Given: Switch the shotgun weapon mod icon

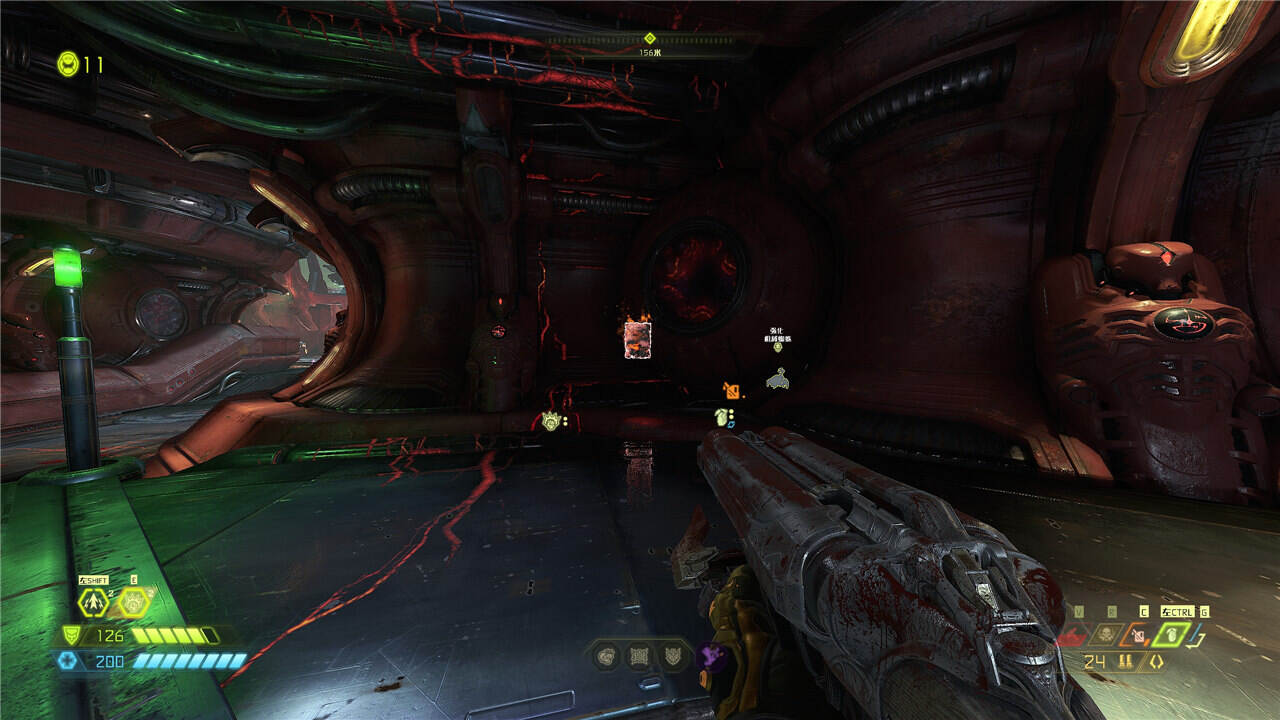Looking at the screenshot, I should pos(1156,662).
